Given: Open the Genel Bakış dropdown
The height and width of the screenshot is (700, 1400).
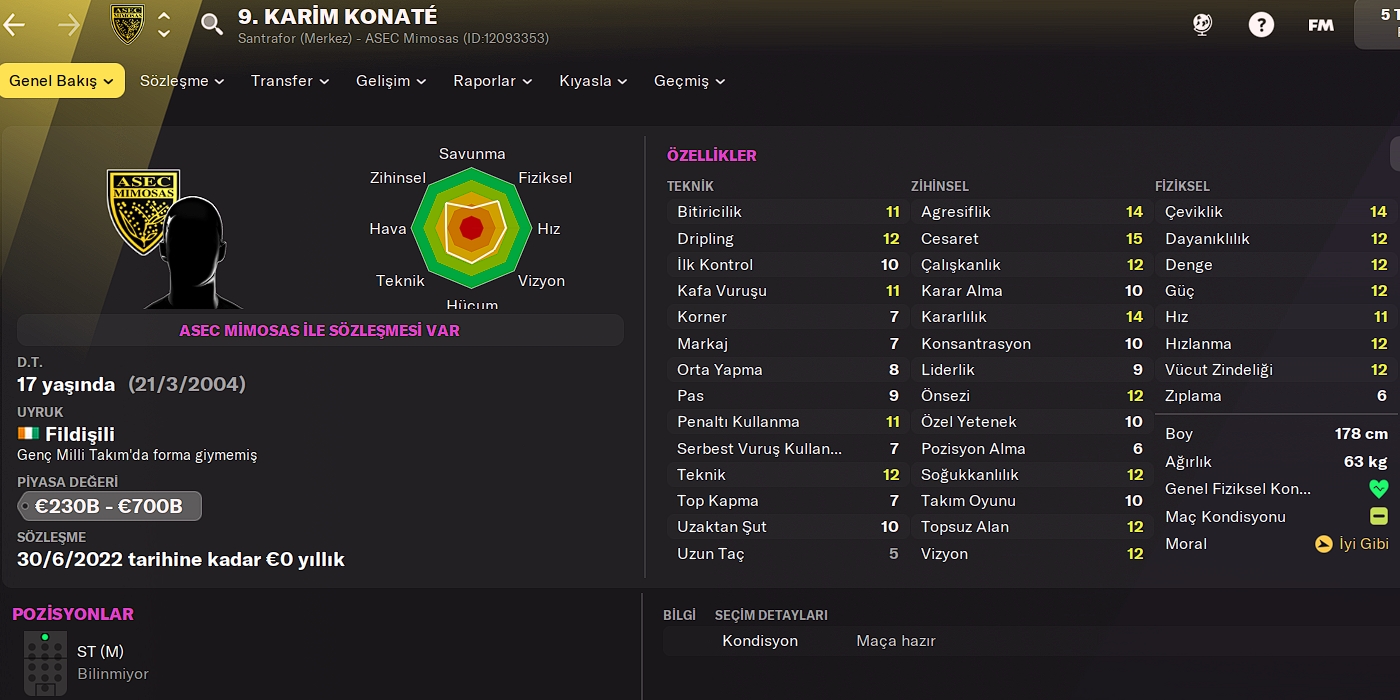Looking at the screenshot, I should click(62, 81).
